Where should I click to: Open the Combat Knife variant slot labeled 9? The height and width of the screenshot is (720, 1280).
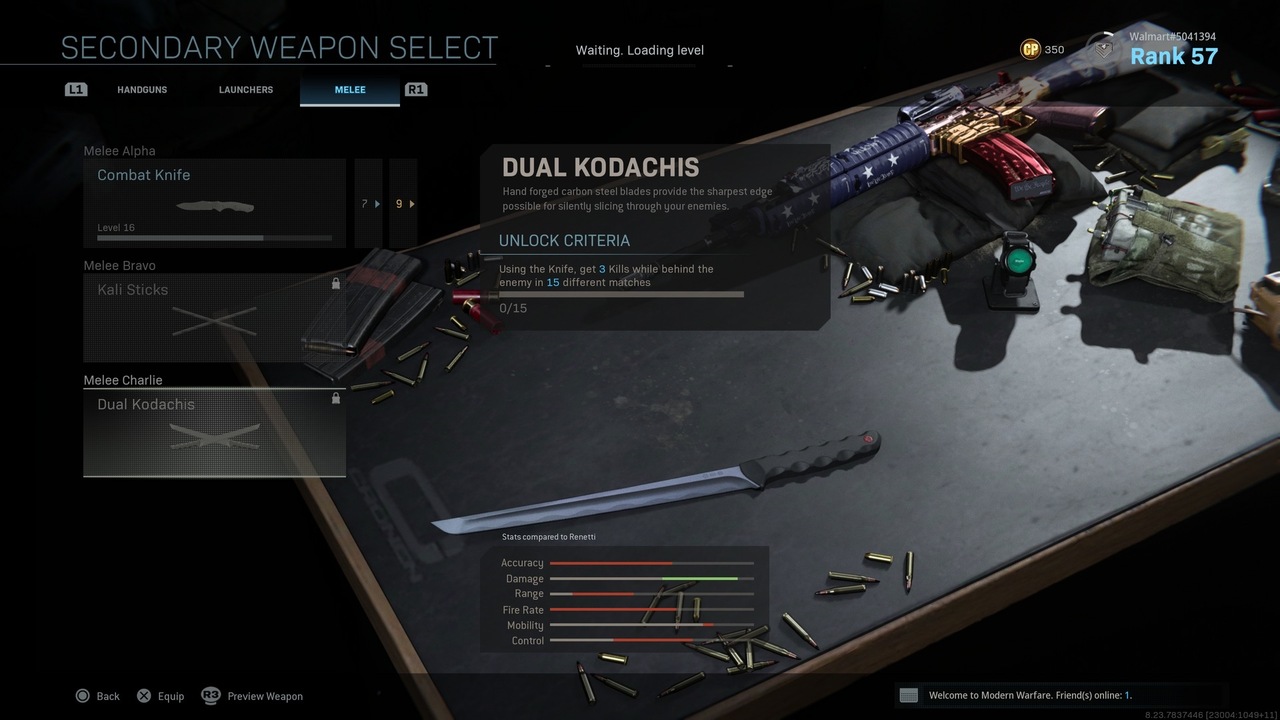403,203
